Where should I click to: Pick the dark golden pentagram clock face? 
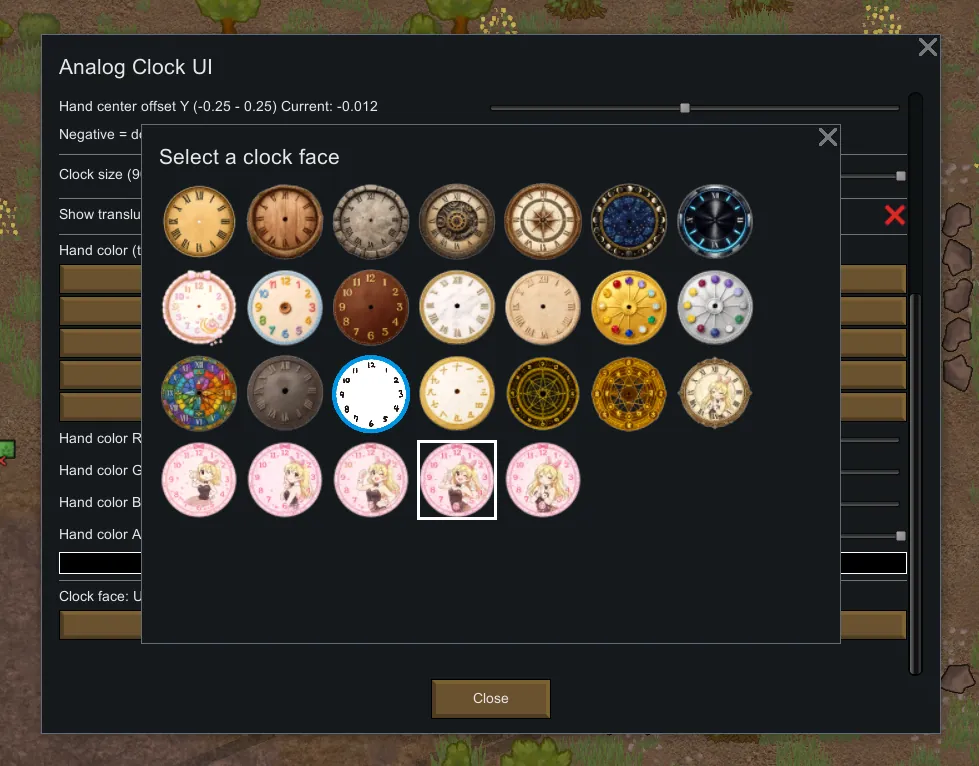tap(543, 393)
